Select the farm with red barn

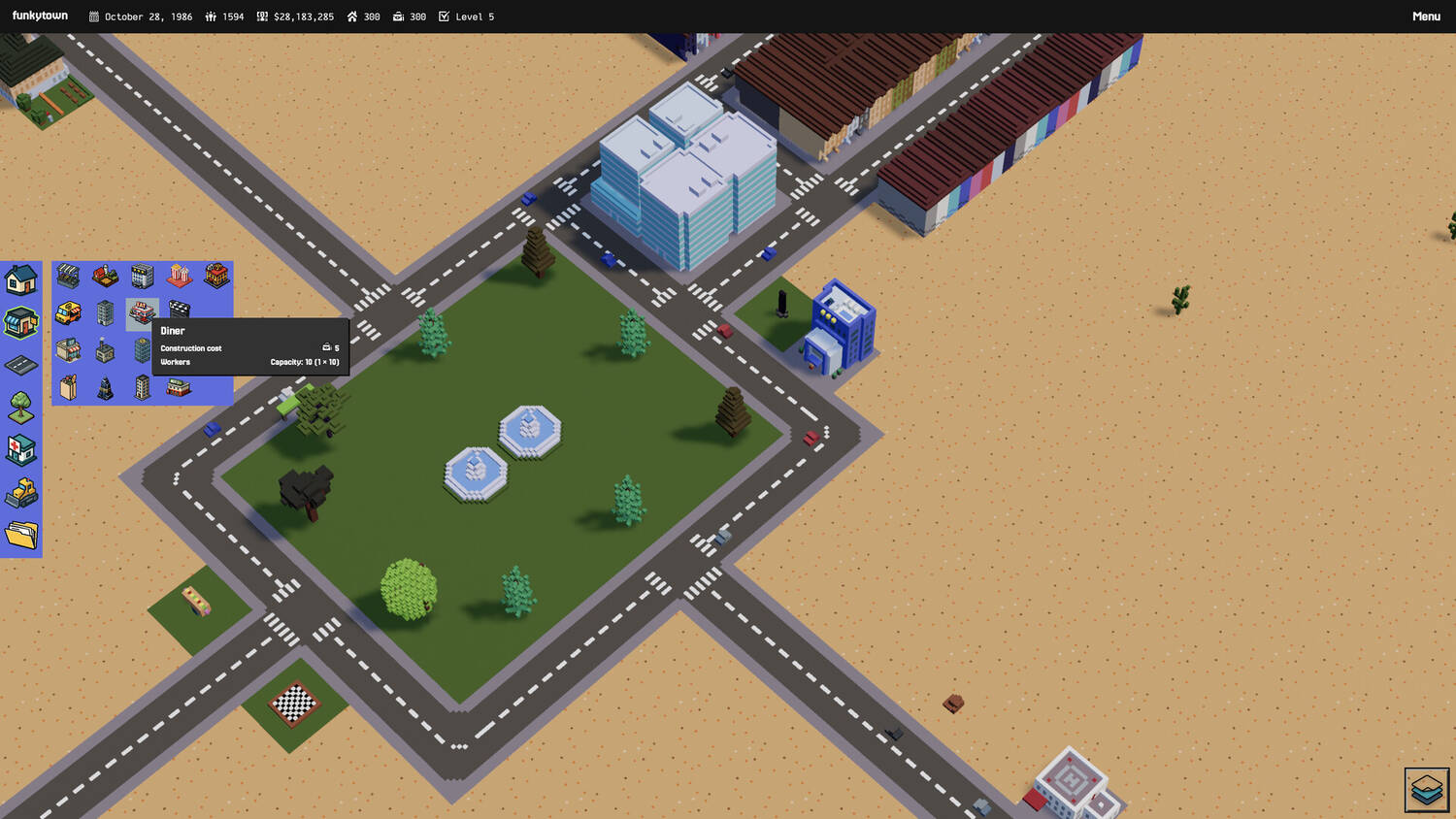pyautogui.click(x=105, y=277)
